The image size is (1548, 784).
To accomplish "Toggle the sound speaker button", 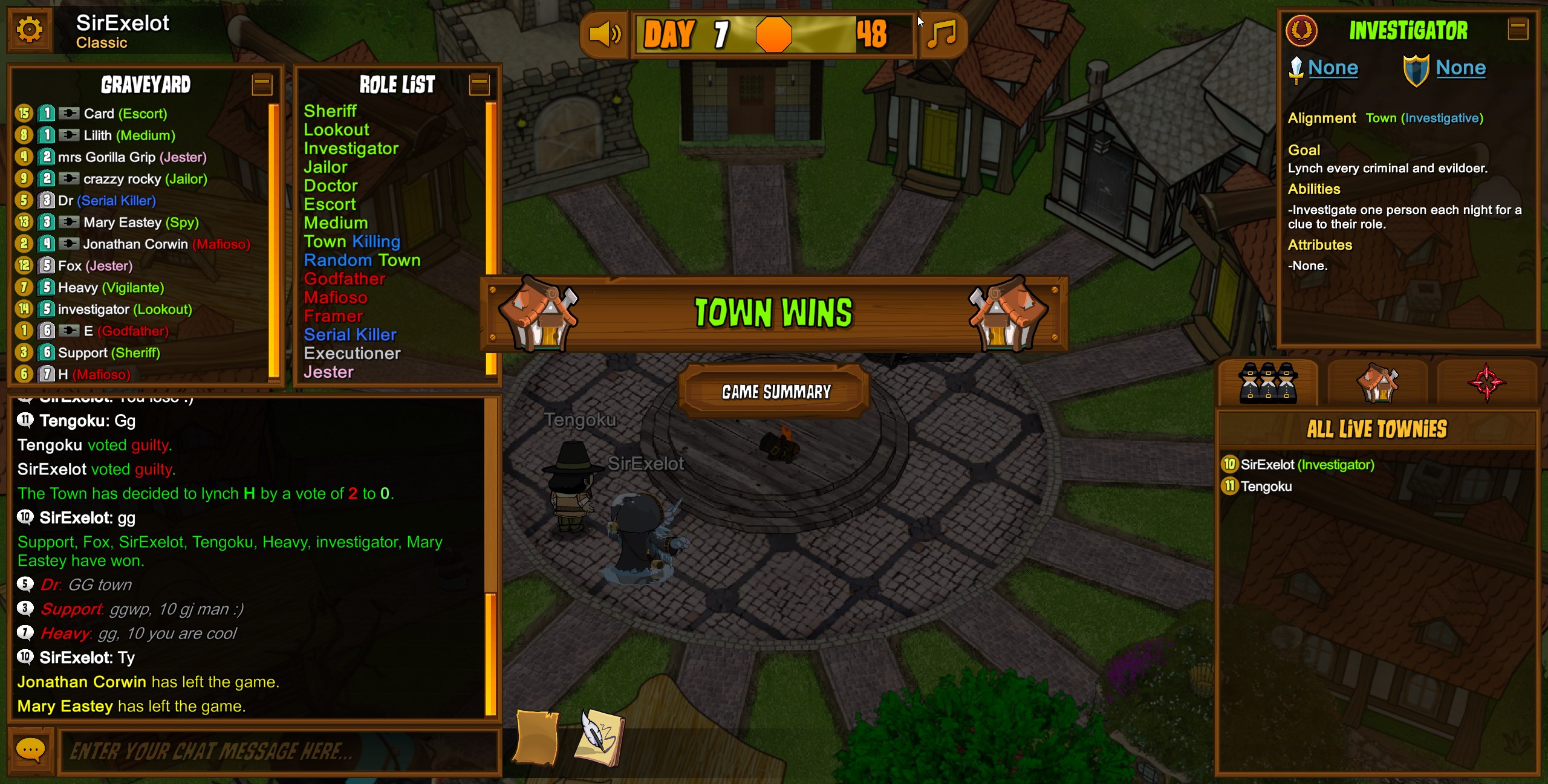I will 604,34.
